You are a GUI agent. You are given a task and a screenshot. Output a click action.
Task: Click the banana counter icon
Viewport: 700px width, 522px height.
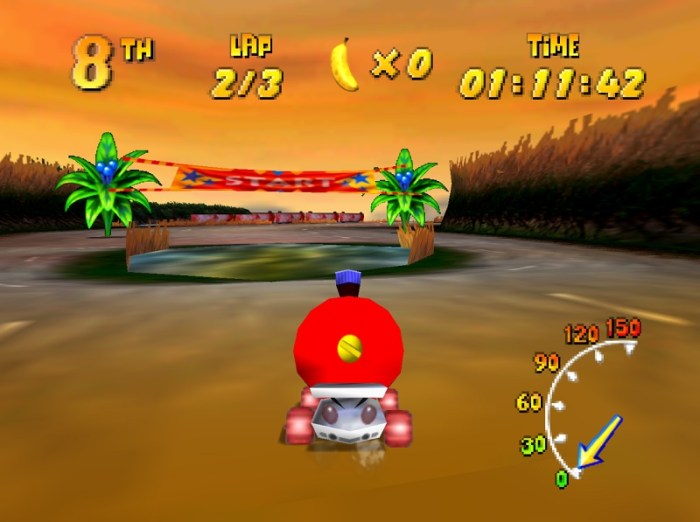coord(344,65)
